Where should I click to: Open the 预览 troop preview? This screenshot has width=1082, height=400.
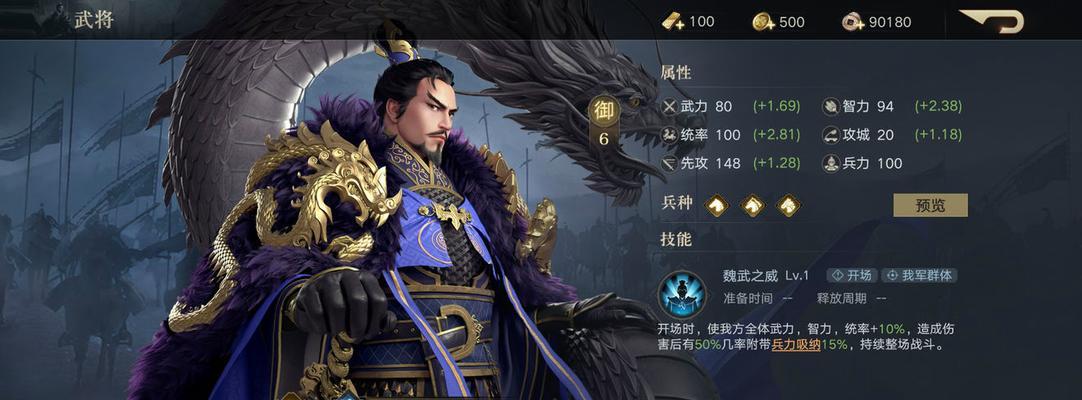tap(929, 205)
